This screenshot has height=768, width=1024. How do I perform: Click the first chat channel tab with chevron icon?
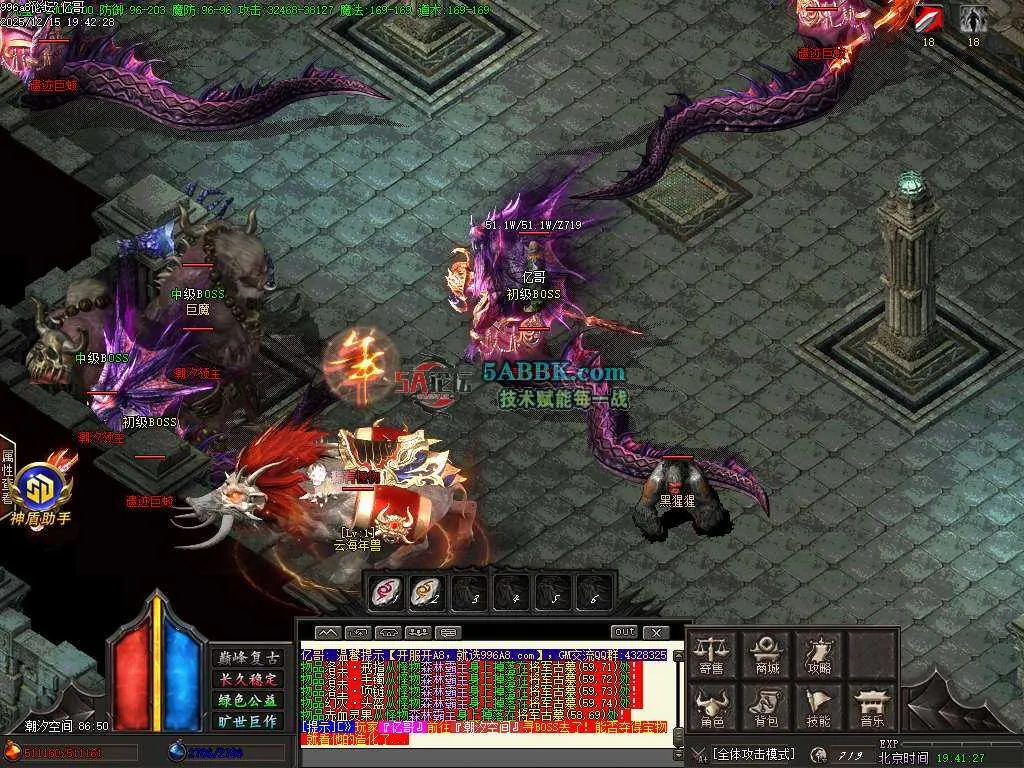(x=328, y=632)
